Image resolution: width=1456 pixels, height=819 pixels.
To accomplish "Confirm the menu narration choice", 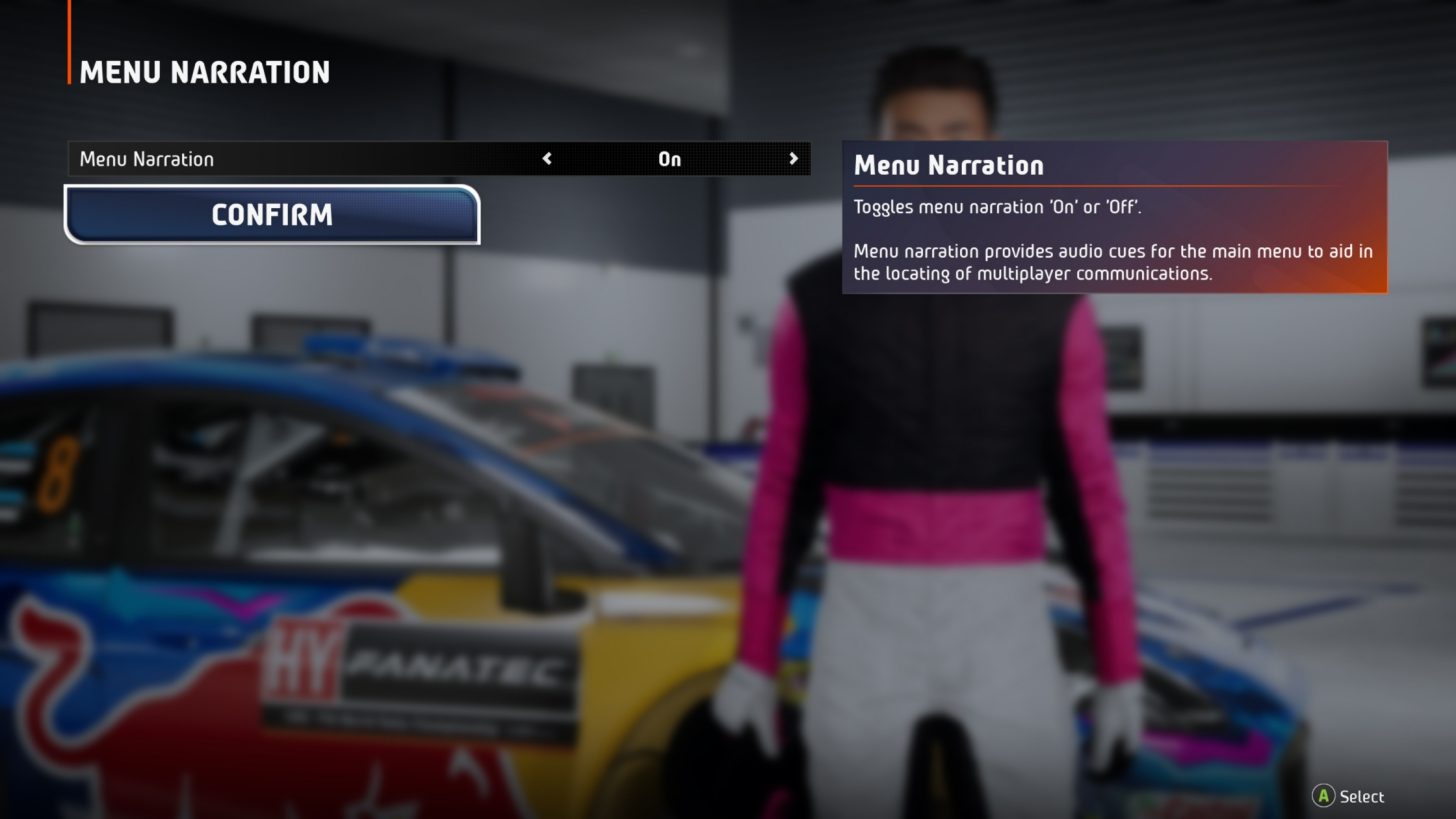I will 271,215.
